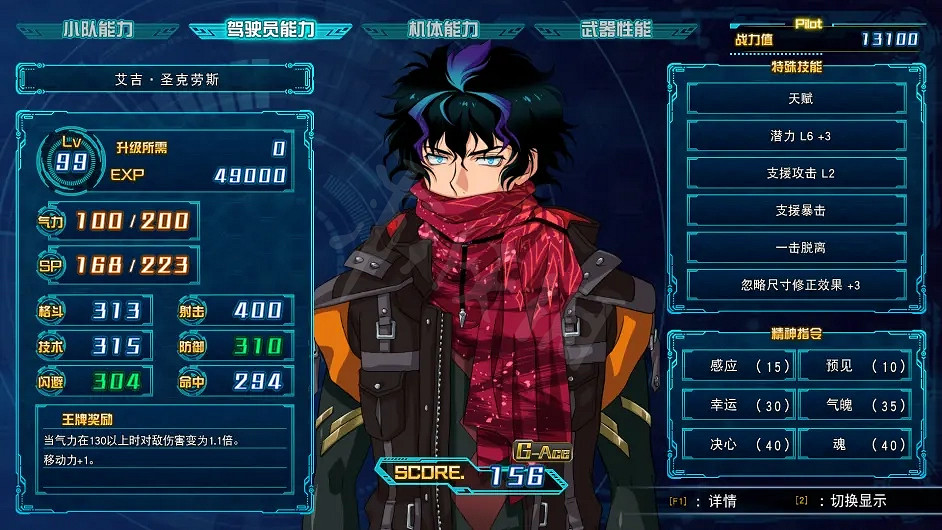Viewport: 942px width, 530px height.
Task: Select the 支援暴击 skill row
Action: [x=797, y=210]
